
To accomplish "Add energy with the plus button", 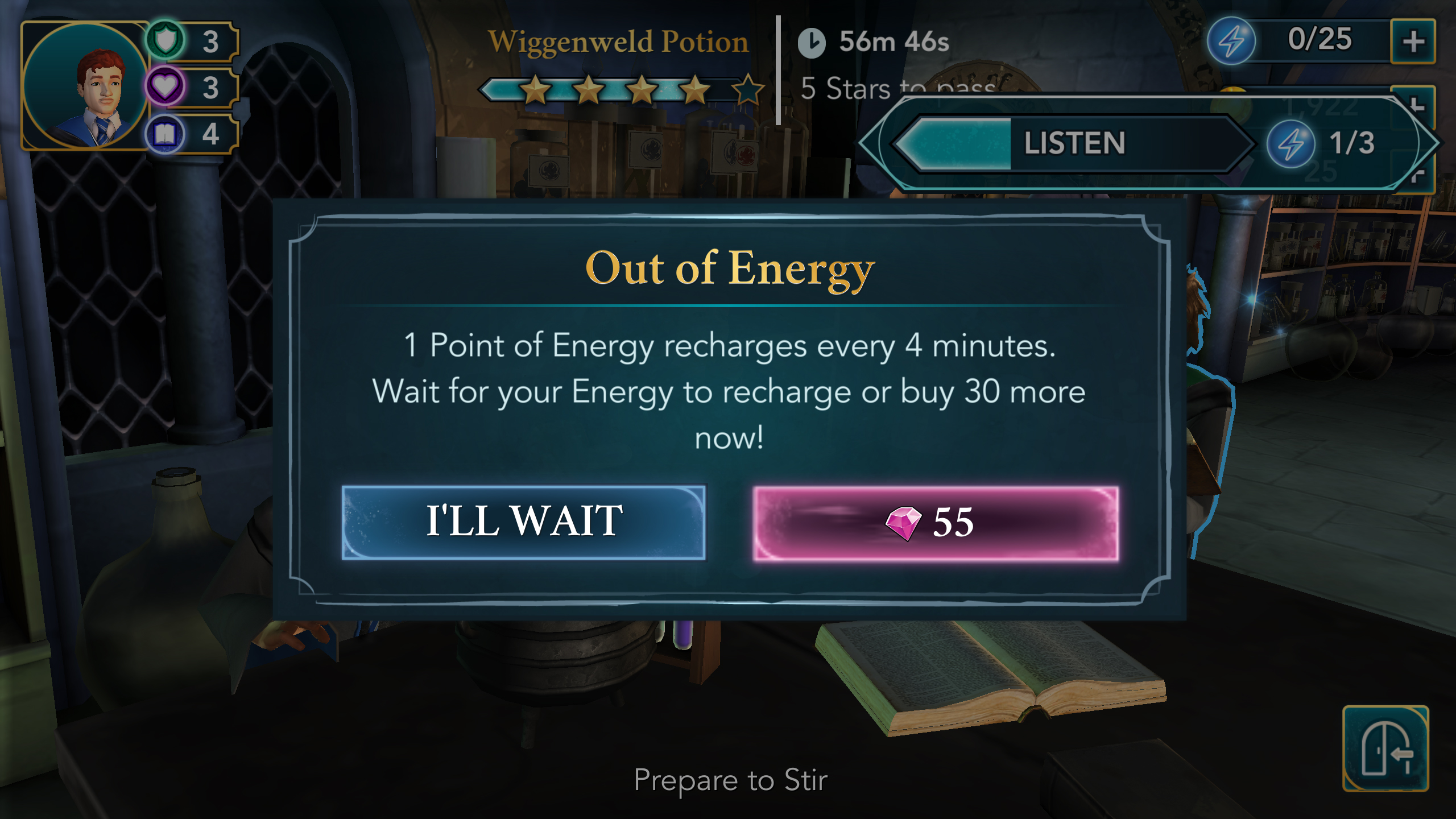I will tap(1413, 42).
